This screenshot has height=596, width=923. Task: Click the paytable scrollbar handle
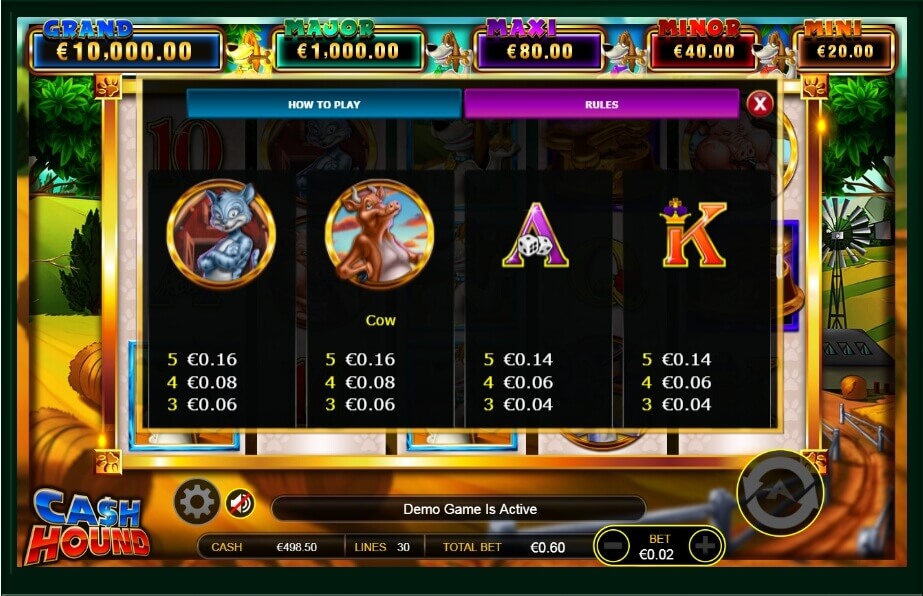click(x=779, y=266)
